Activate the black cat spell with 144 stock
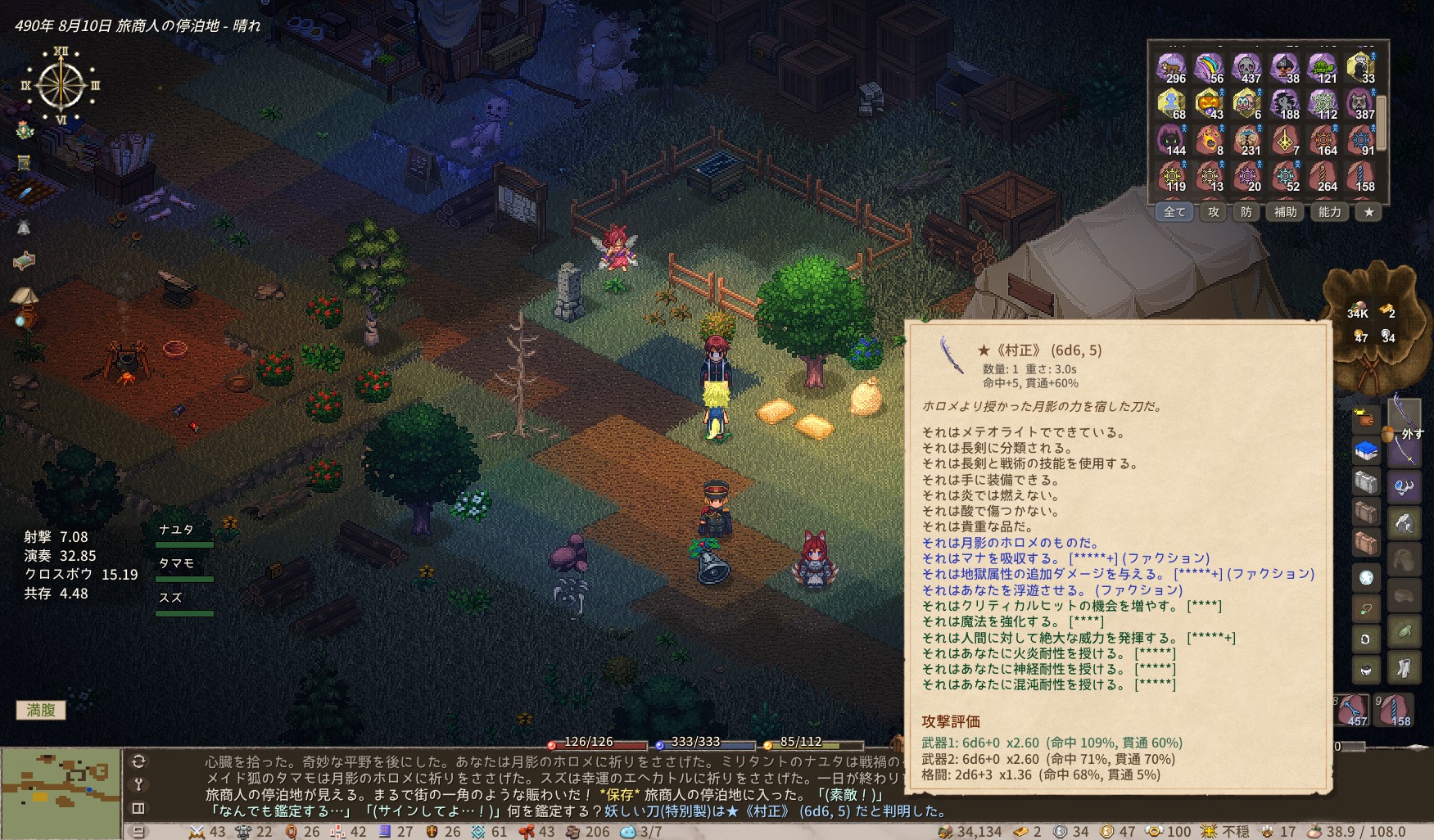 pos(1173,141)
